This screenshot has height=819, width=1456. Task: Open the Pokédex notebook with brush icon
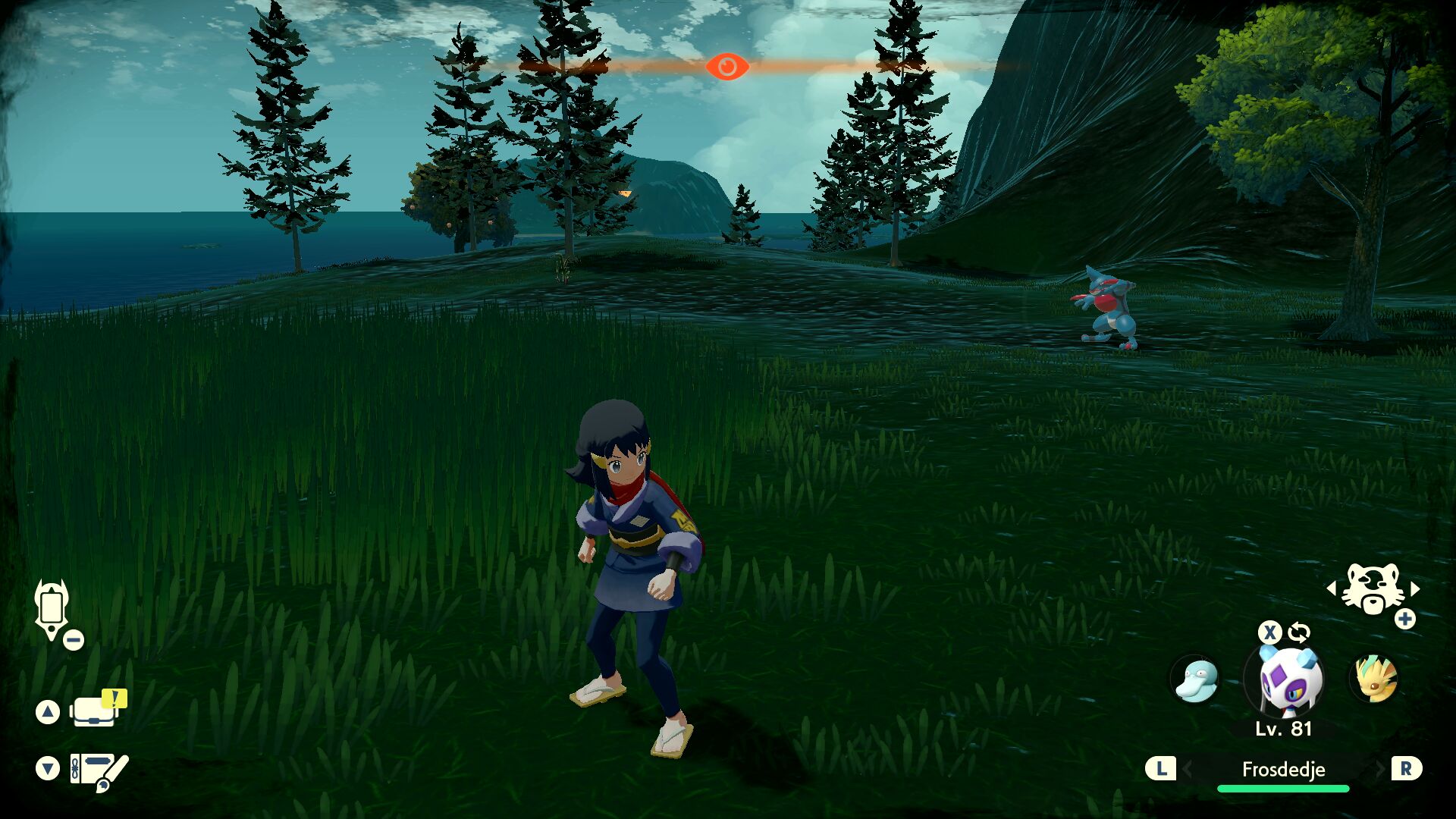point(99,770)
